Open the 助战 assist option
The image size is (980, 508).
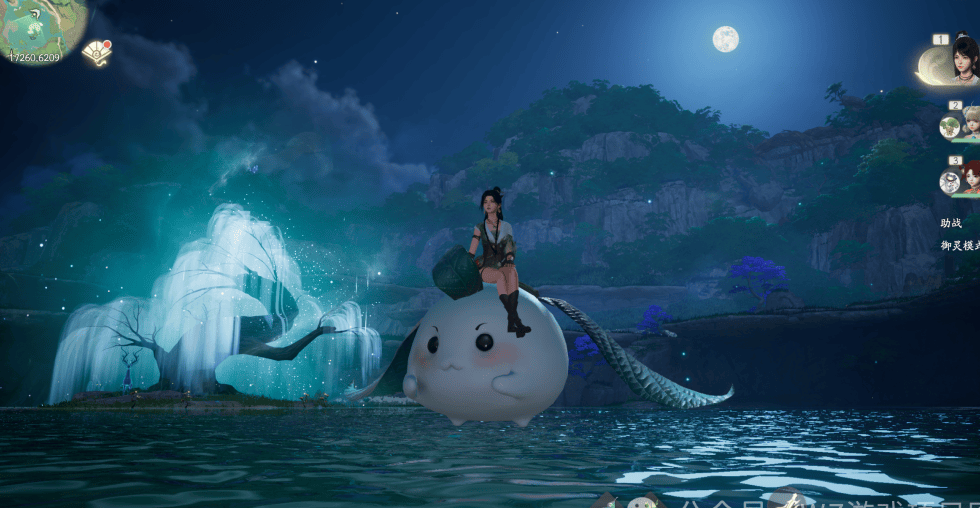(x=951, y=223)
